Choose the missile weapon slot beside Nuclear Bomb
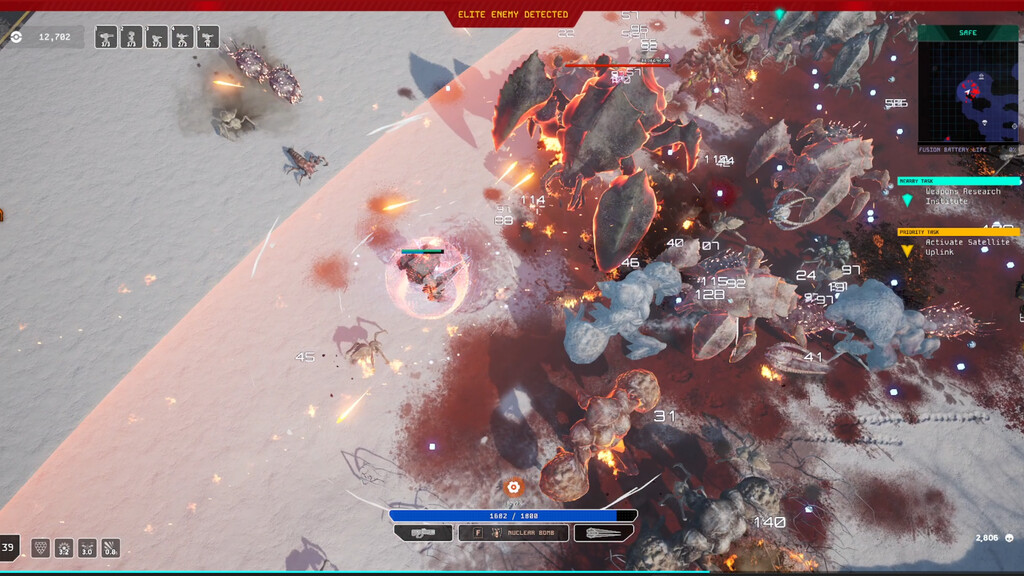Image resolution: width=1024 pixels, height=576 pixels. tap(604, 533)
